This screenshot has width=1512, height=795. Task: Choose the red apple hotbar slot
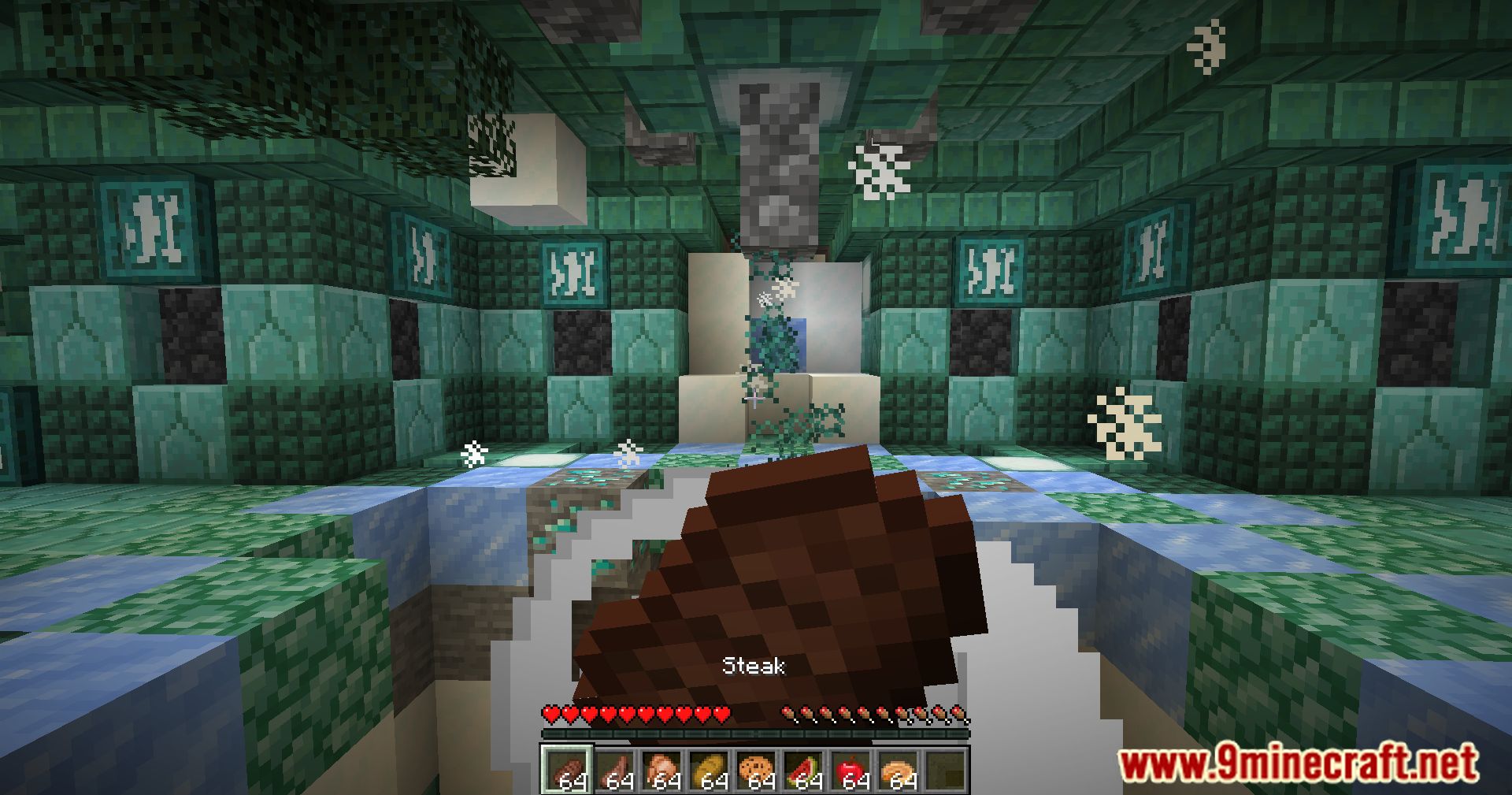(850, 769)
